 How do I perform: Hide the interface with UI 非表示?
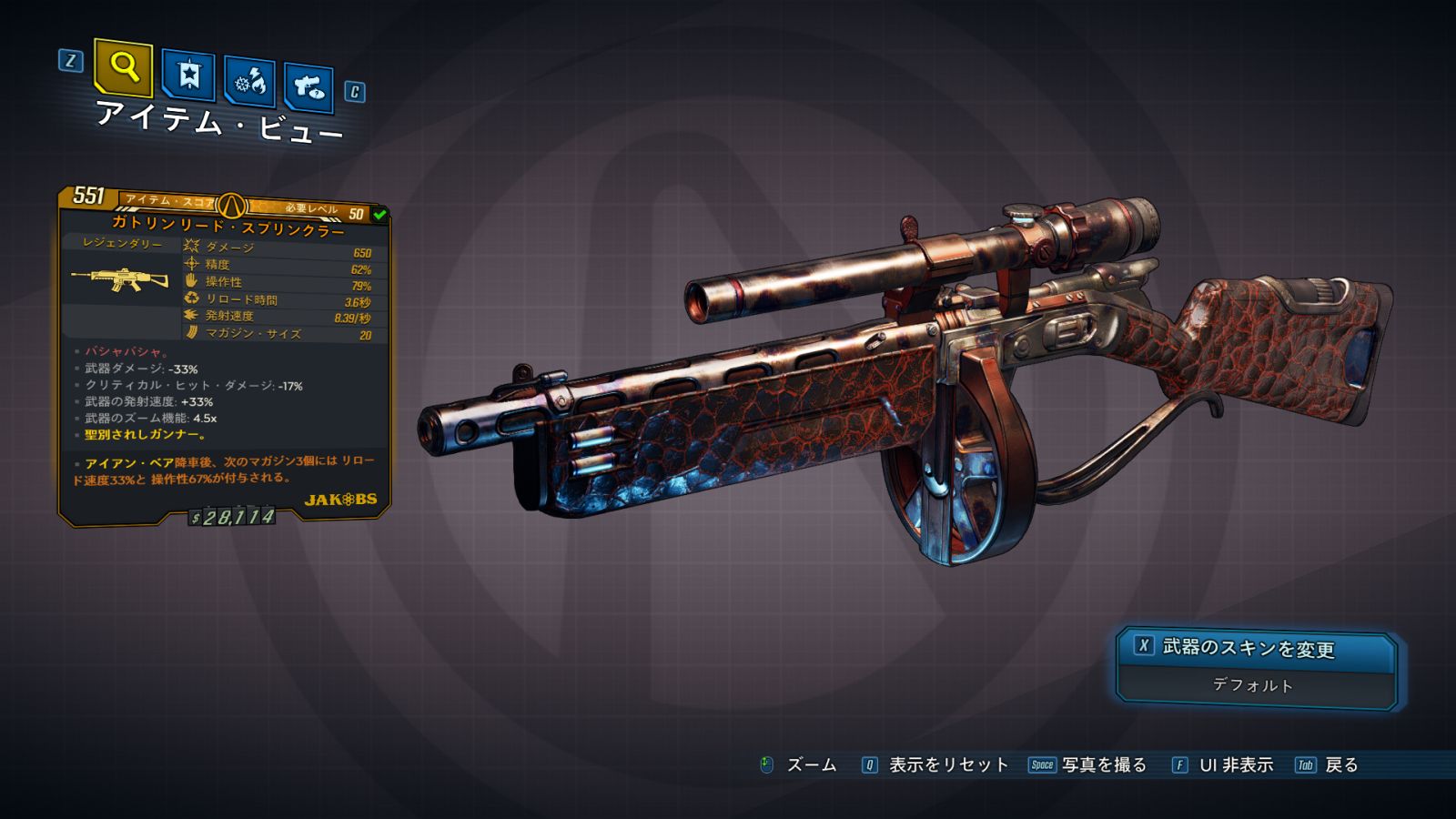pos(1235,765)
